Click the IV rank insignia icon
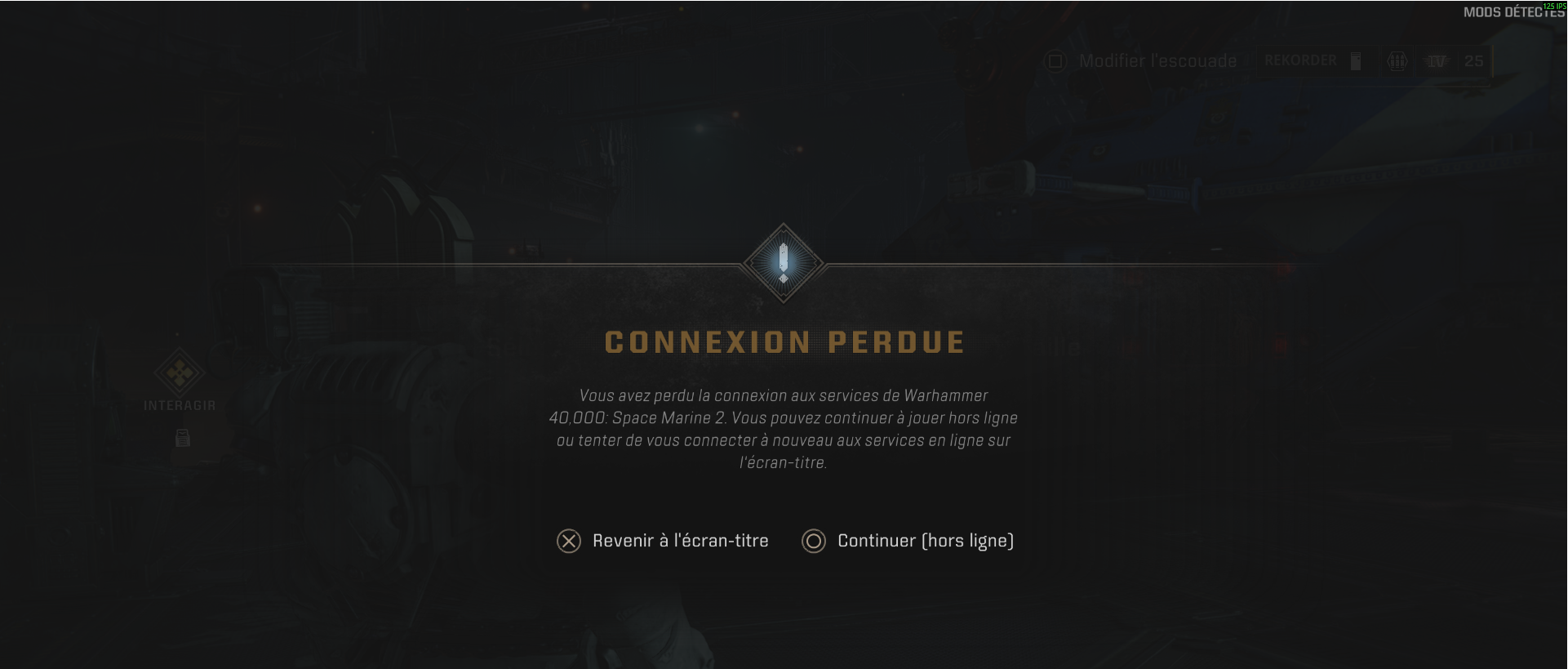Screen dimensions: 1568x669 (1435, 61)
